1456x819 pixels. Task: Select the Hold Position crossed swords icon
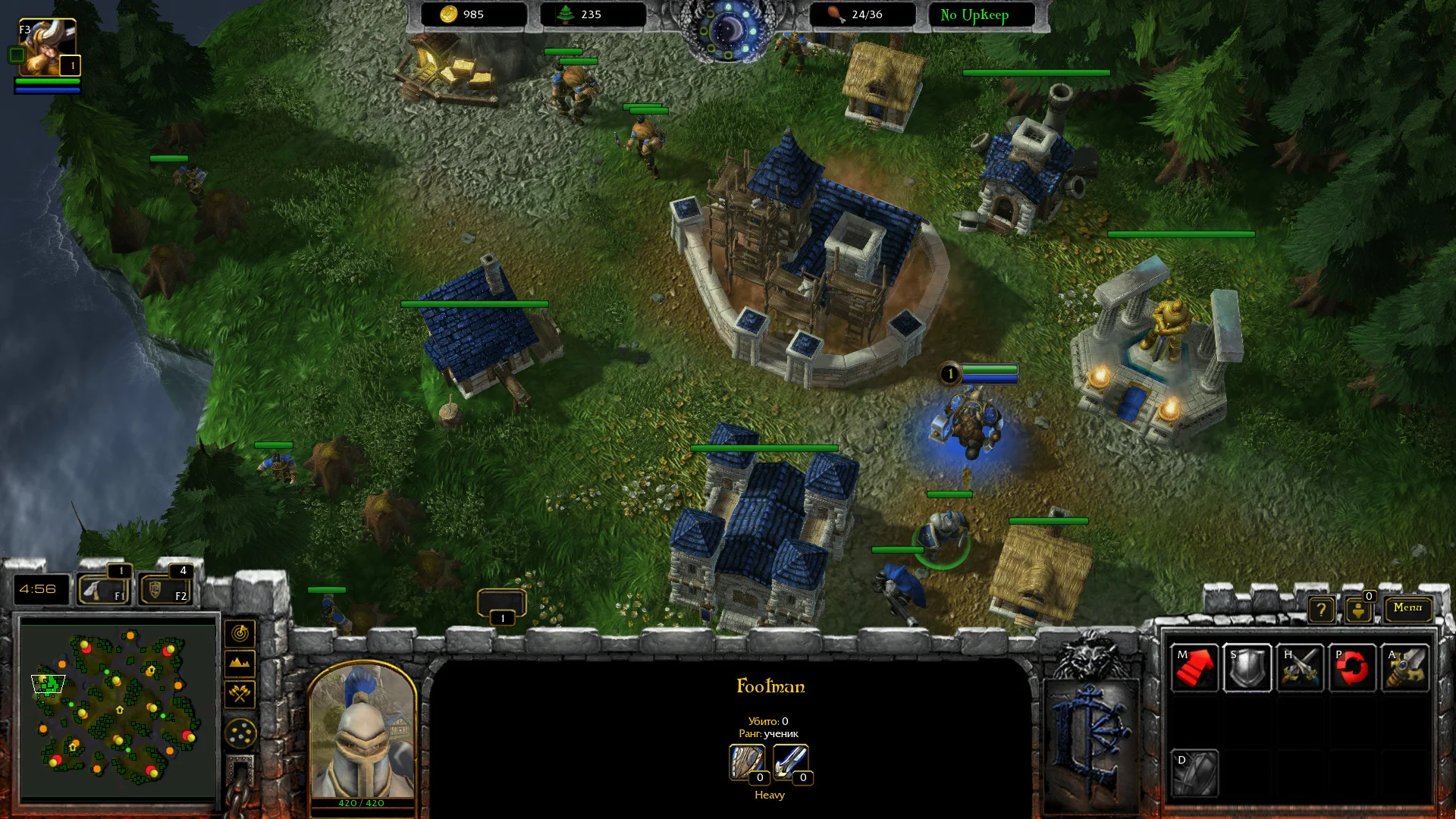tap(1301, 668)
